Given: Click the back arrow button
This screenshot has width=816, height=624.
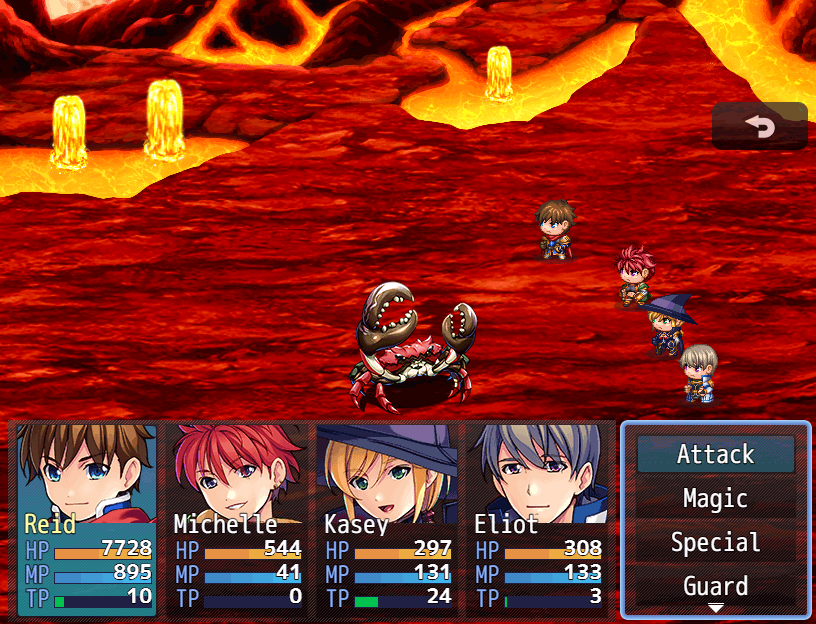Looking at the screenshot, I should coord(759,126).
